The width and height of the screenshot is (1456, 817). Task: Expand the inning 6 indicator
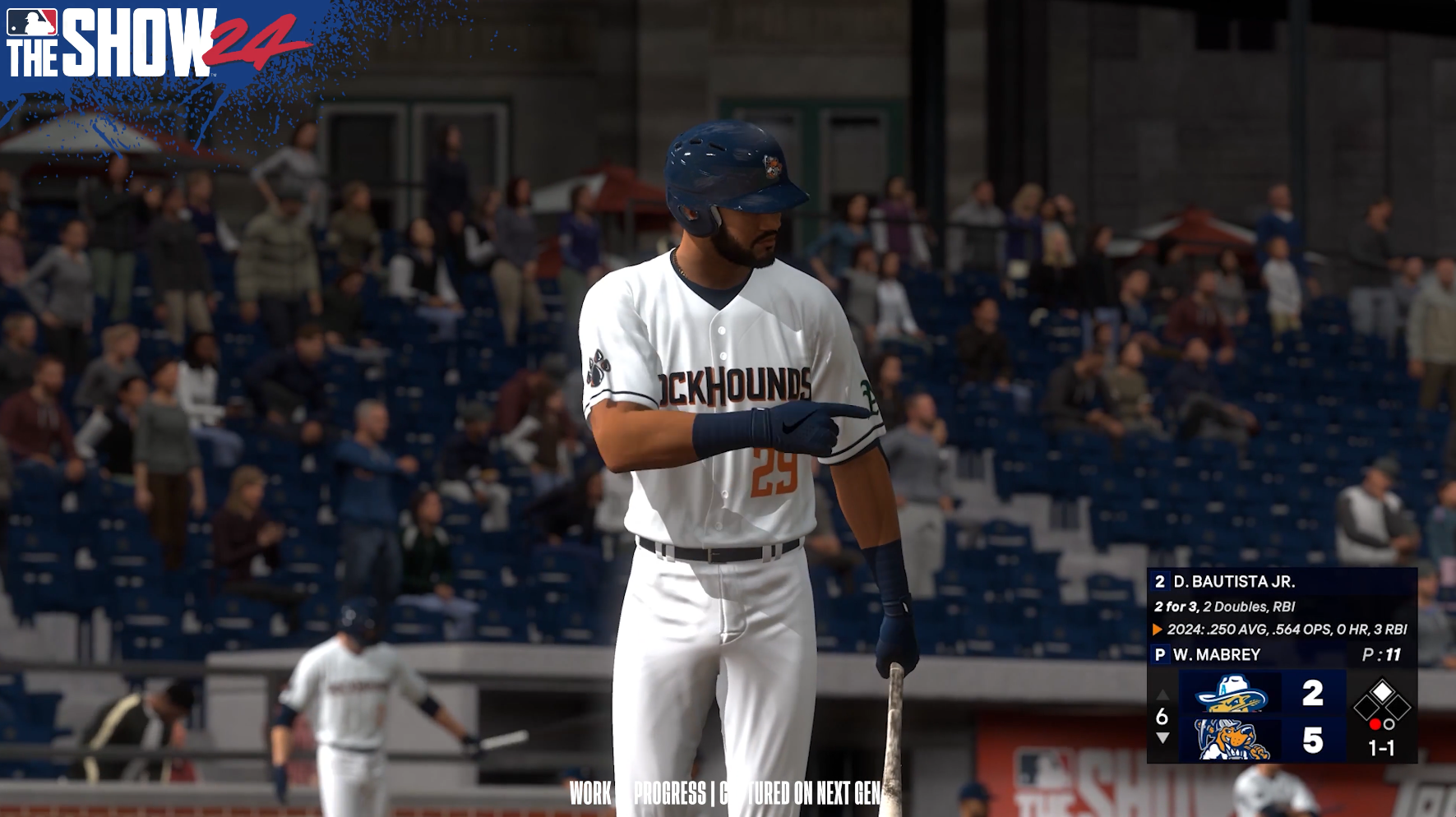click(1162, 715)
